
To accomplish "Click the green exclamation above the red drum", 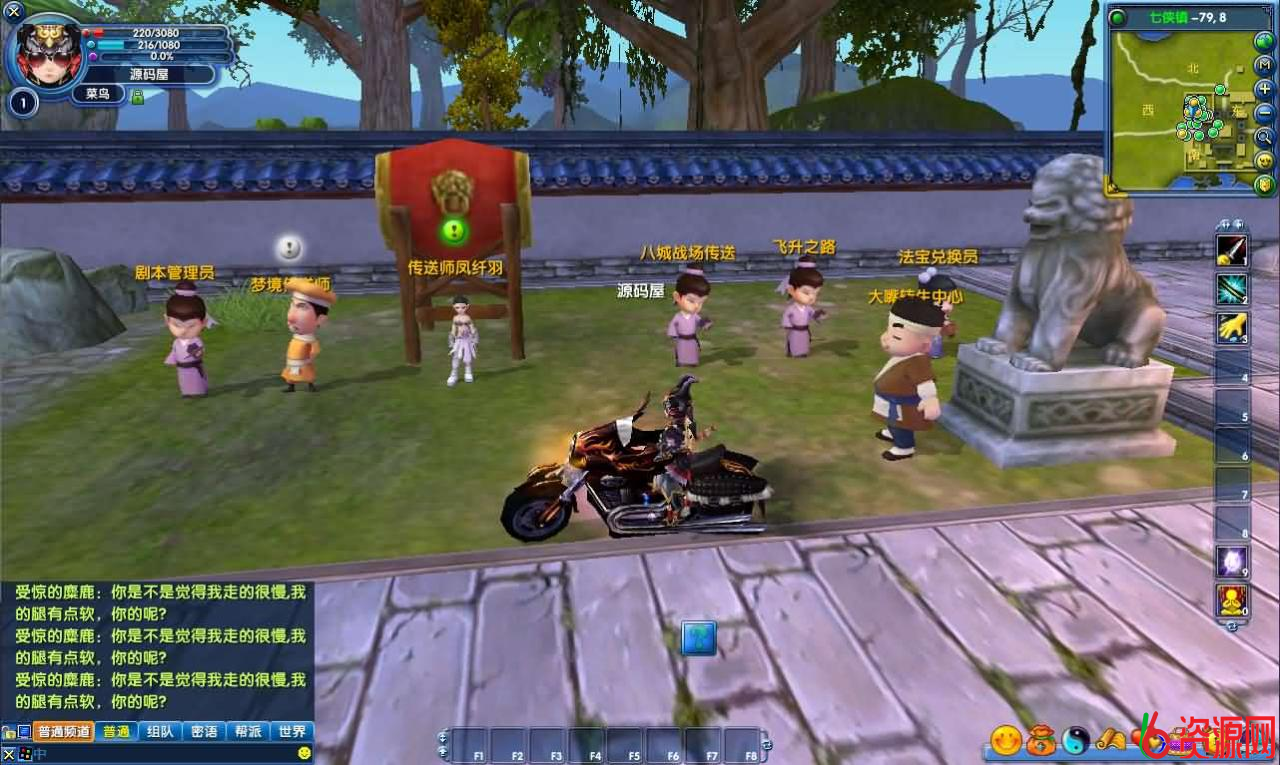I will pos(453,230).
